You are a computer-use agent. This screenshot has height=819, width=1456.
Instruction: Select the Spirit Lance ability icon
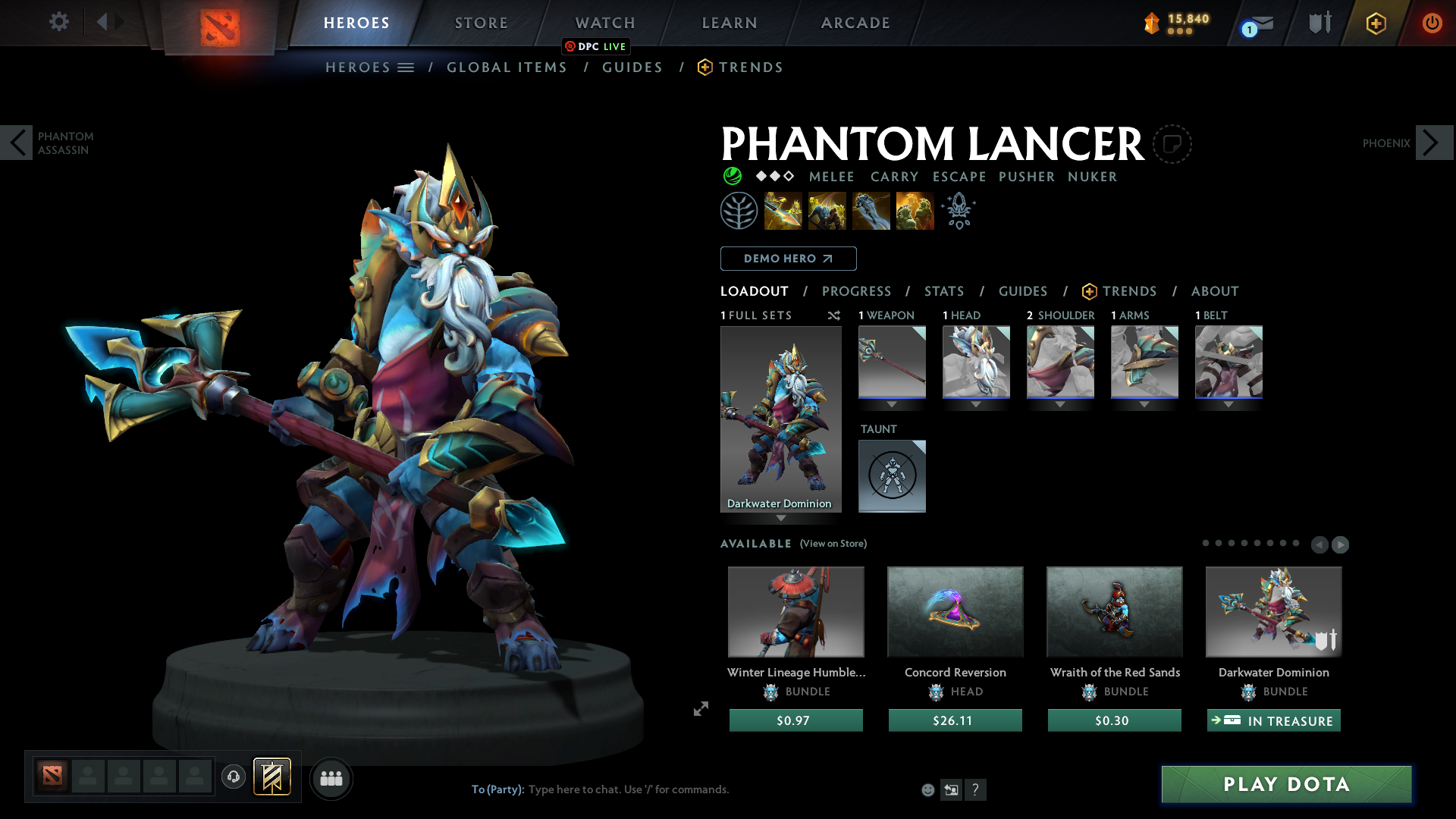[784, 210]
